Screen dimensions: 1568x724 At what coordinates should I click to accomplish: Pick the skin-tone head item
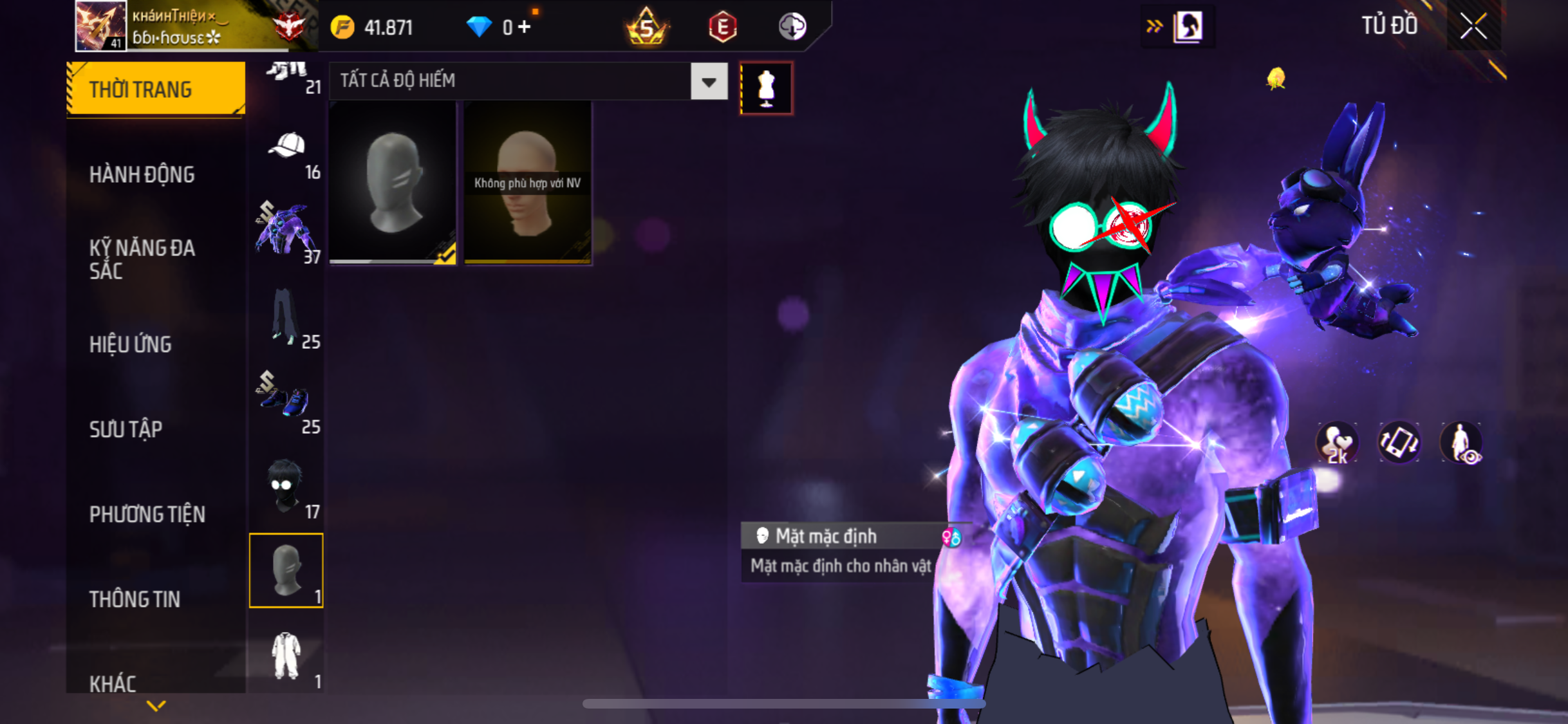[527, 183]
